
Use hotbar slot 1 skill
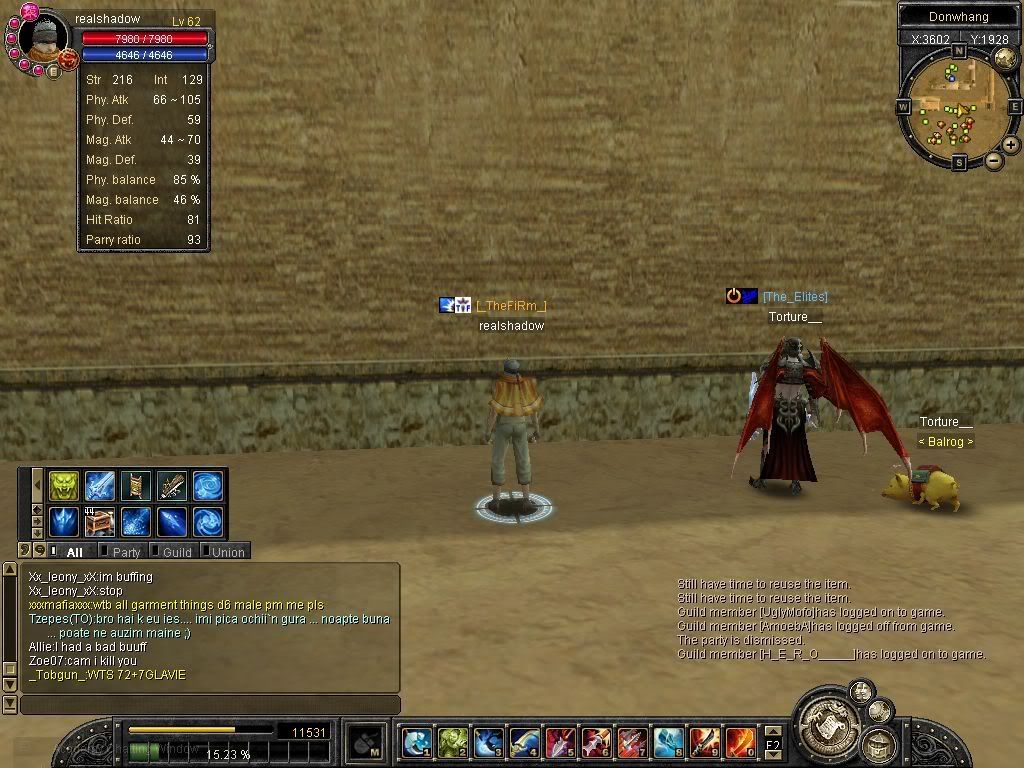pos(416,742)
